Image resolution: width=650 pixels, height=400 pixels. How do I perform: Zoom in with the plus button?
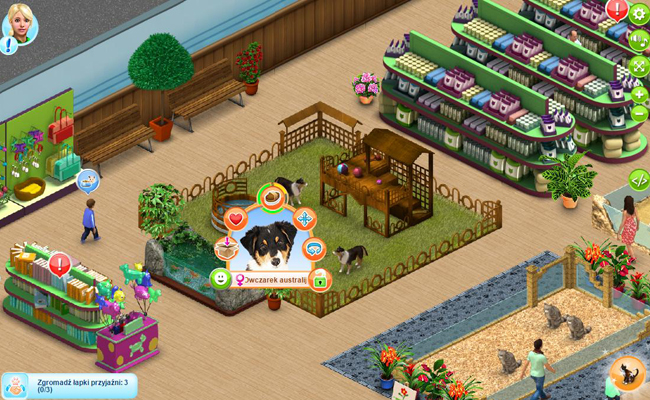(639, 94)
